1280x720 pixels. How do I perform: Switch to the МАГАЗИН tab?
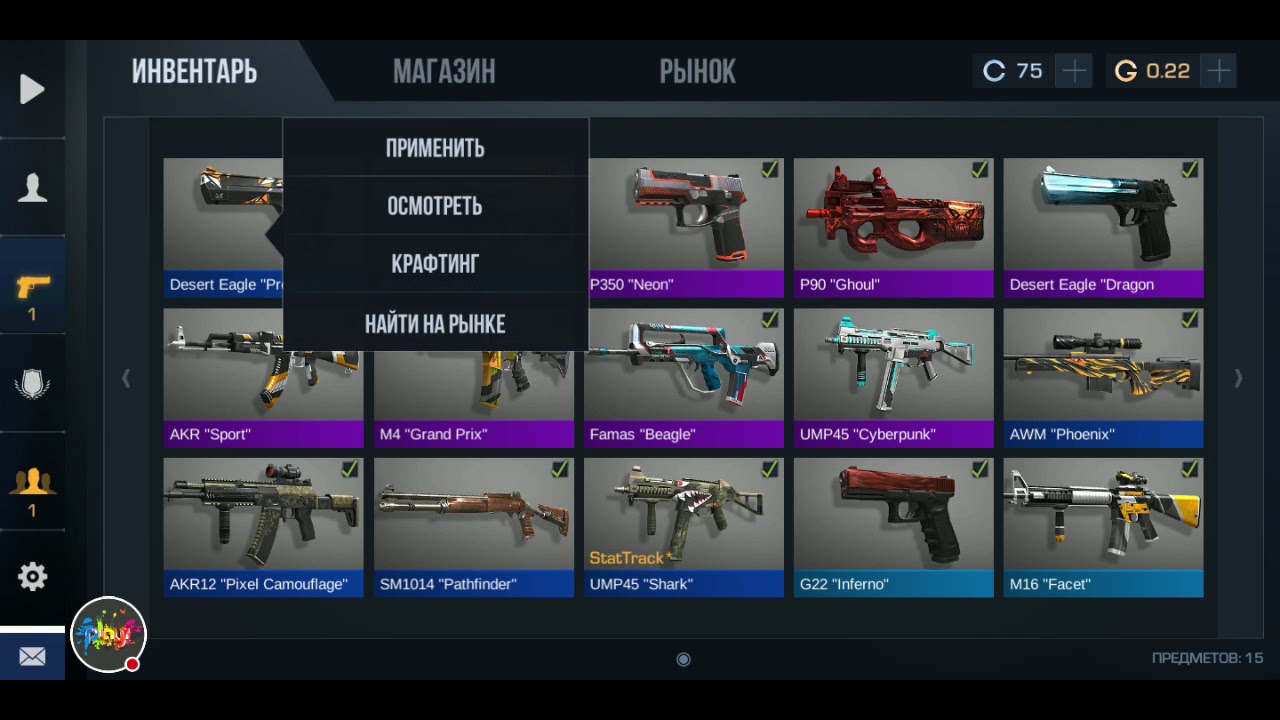(444, 72)
